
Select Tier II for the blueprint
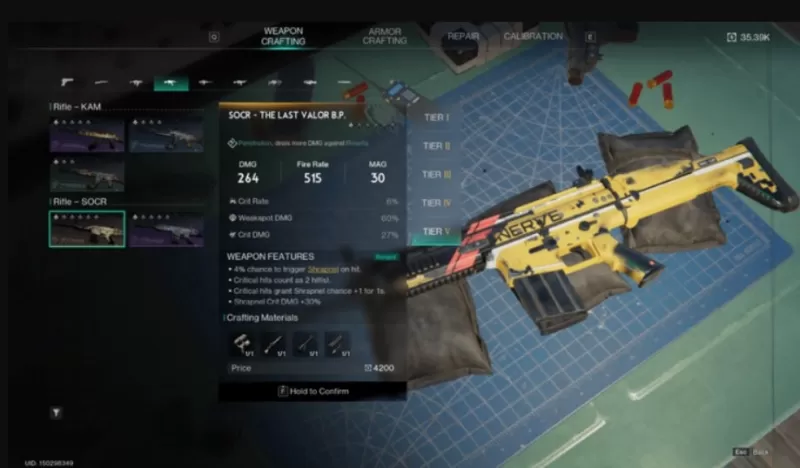(436, 146)
